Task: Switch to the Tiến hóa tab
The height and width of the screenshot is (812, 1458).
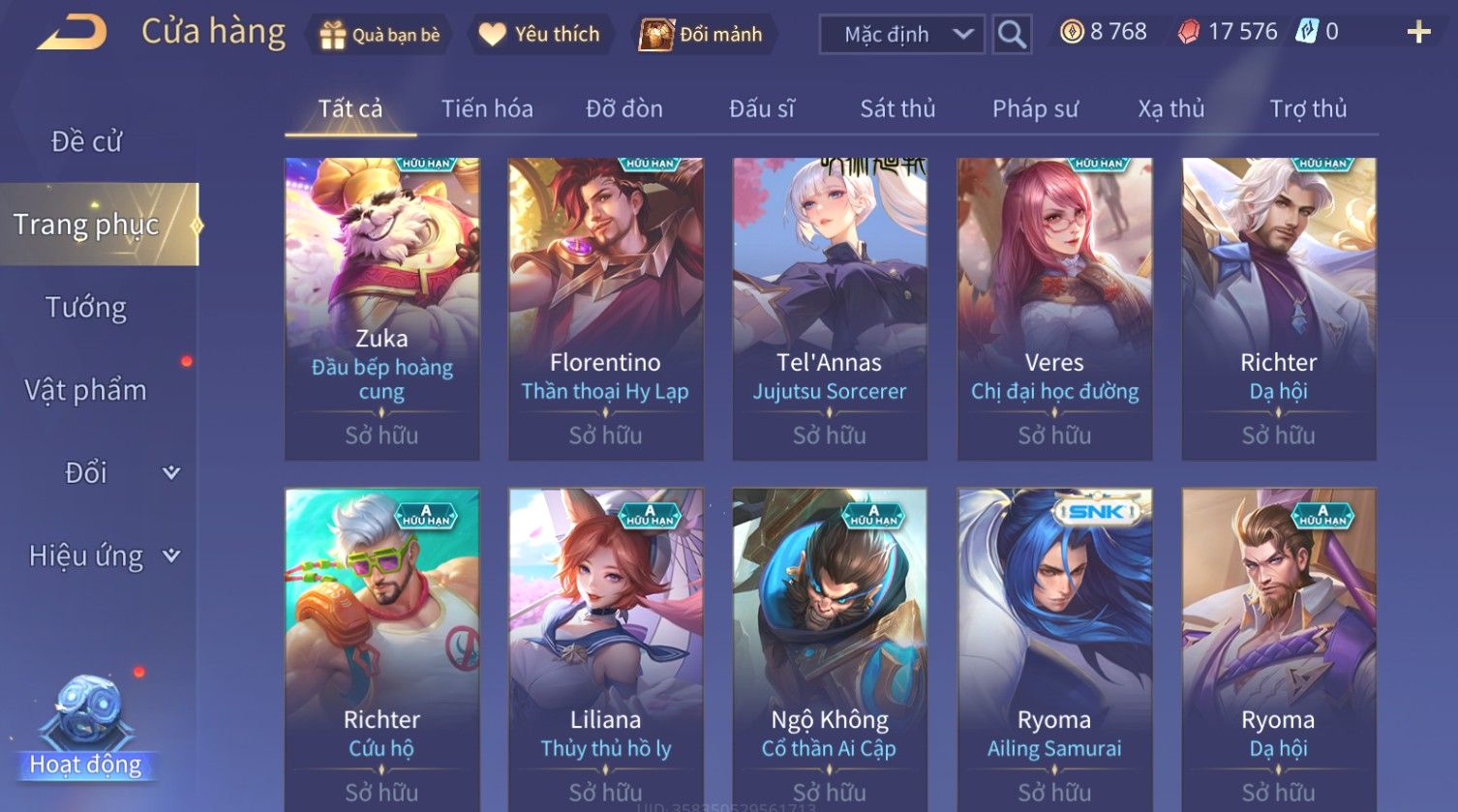Action: [487, 108]
